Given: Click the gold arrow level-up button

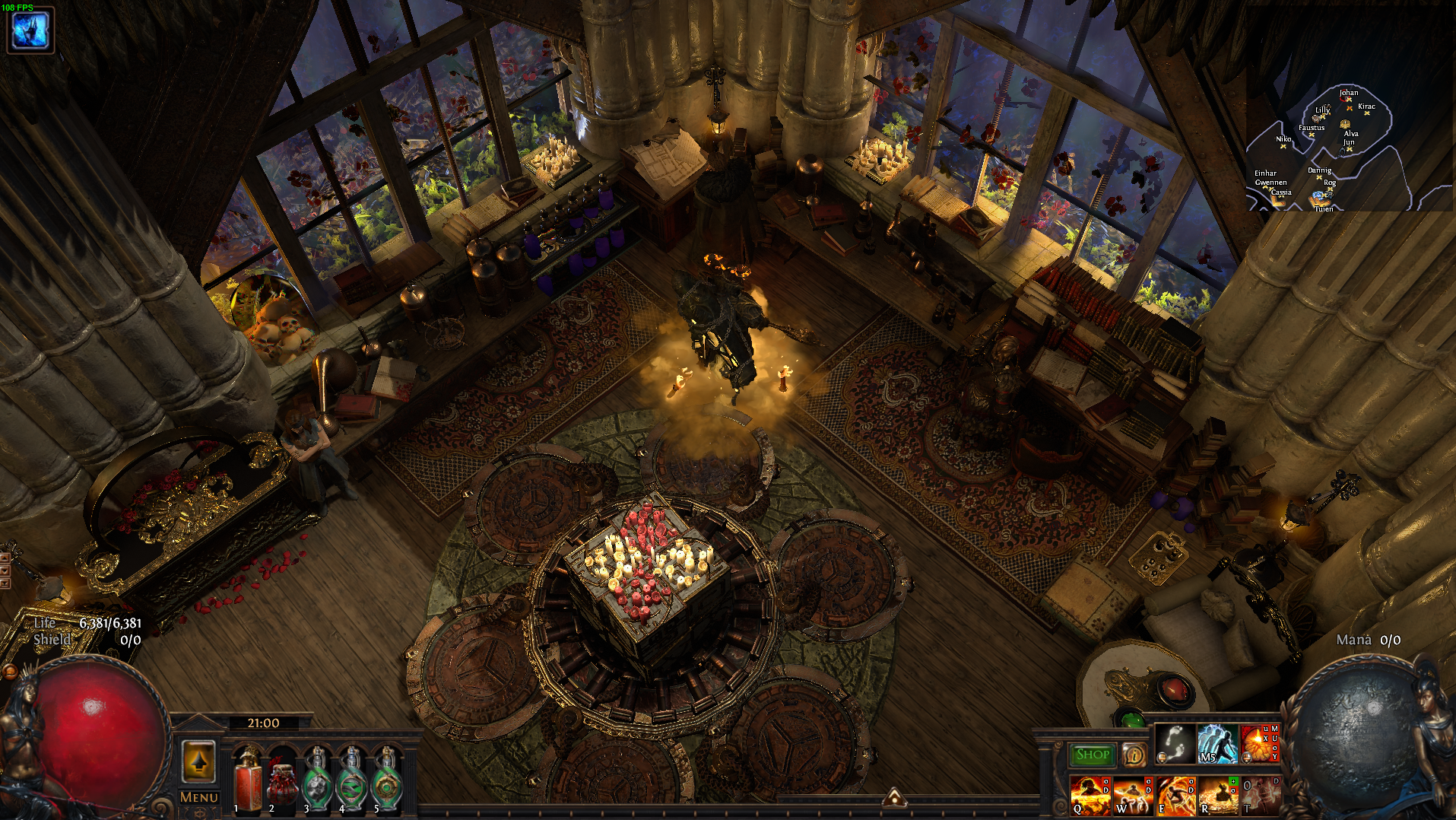Looking at the screenshot, I should pos(199,761).
